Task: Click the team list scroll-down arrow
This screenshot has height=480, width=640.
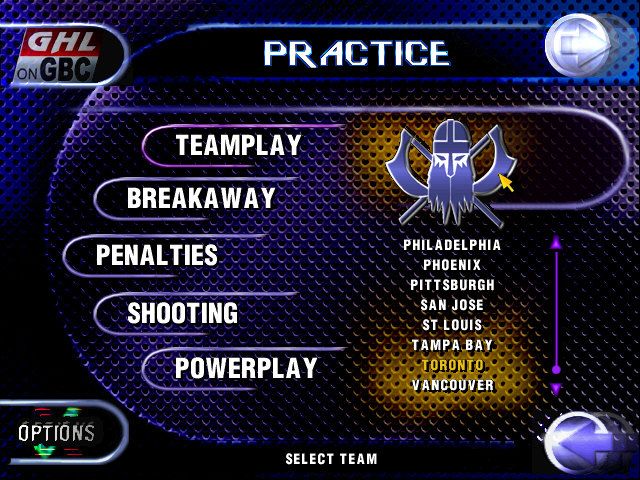Action: [x=557, y=388]
